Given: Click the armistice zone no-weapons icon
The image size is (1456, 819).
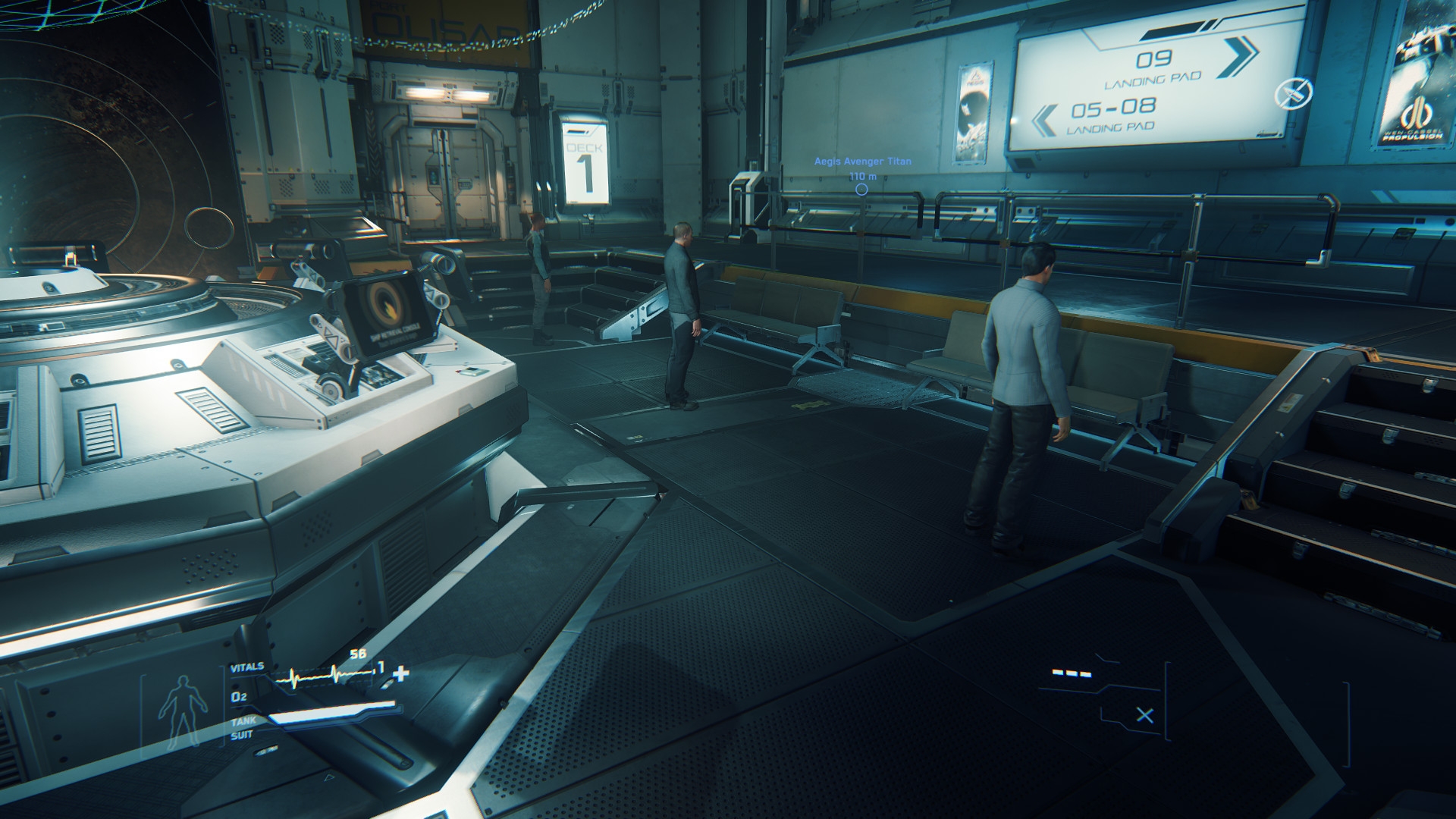Looking at the screenshot, I should 1292,94.
